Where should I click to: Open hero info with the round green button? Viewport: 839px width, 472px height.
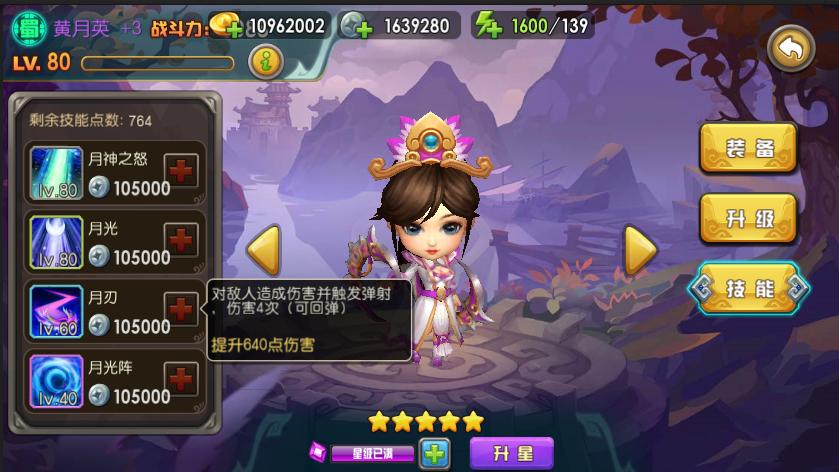265,62
